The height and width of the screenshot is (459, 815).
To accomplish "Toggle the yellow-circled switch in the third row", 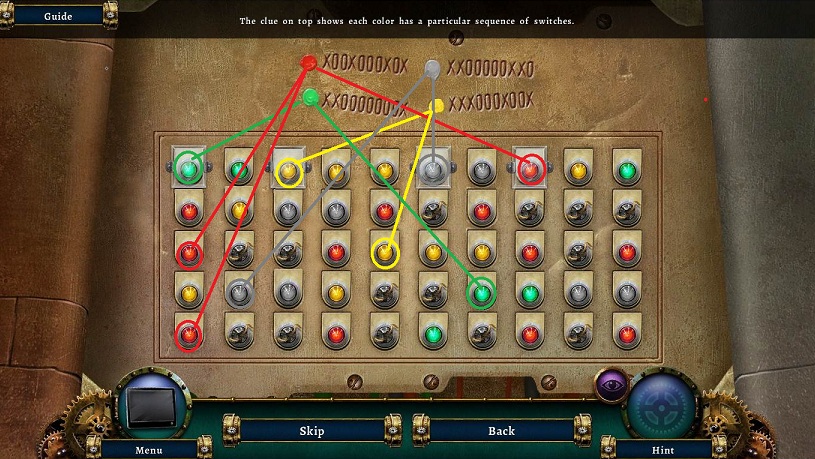I will 385,253.
